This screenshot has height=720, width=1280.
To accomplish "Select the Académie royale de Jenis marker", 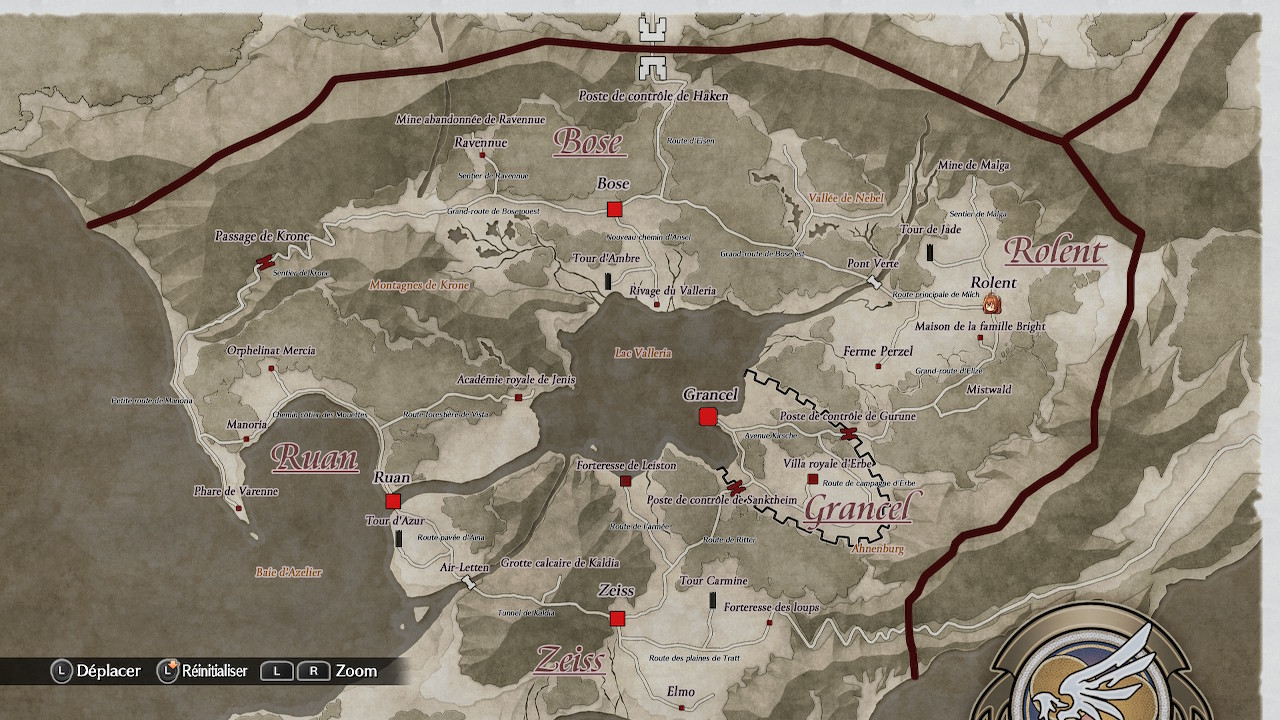I will pos(518,397).
